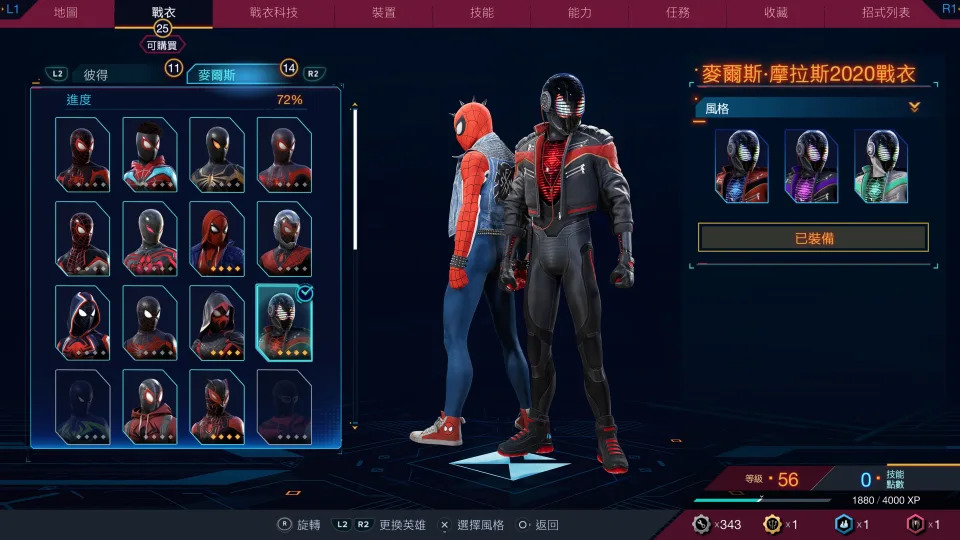The image size is (960, 540).
Task: Click the 已裝備 equipped button
Action: click(x=813, y=238)
